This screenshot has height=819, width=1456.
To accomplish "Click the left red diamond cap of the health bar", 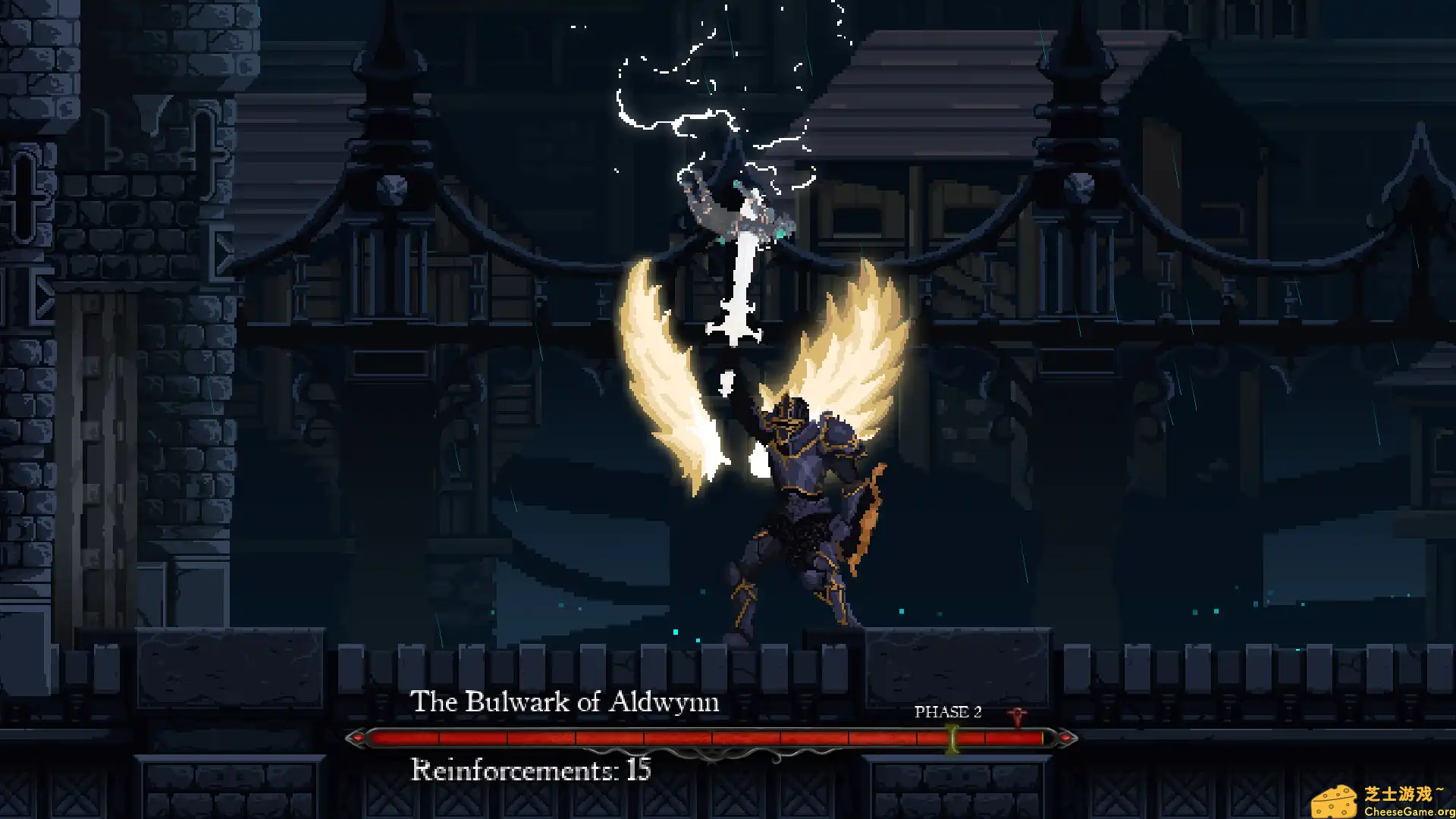I will point(359,736).
